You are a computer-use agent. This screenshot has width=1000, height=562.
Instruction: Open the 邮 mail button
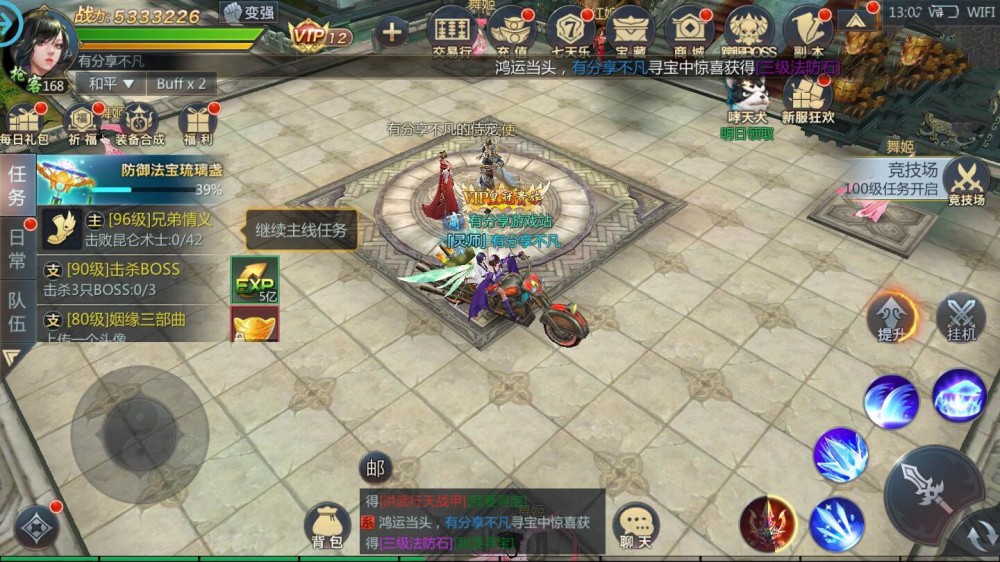[x=375, y=467]
